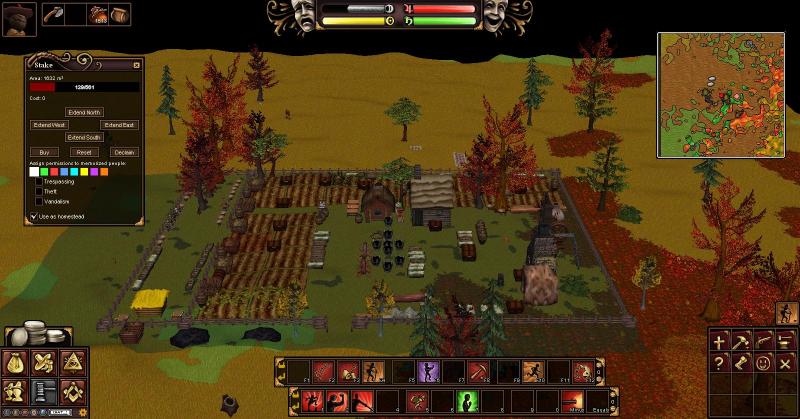
Task: Select the white permission color swatch
Action: (x=33, y=172)
